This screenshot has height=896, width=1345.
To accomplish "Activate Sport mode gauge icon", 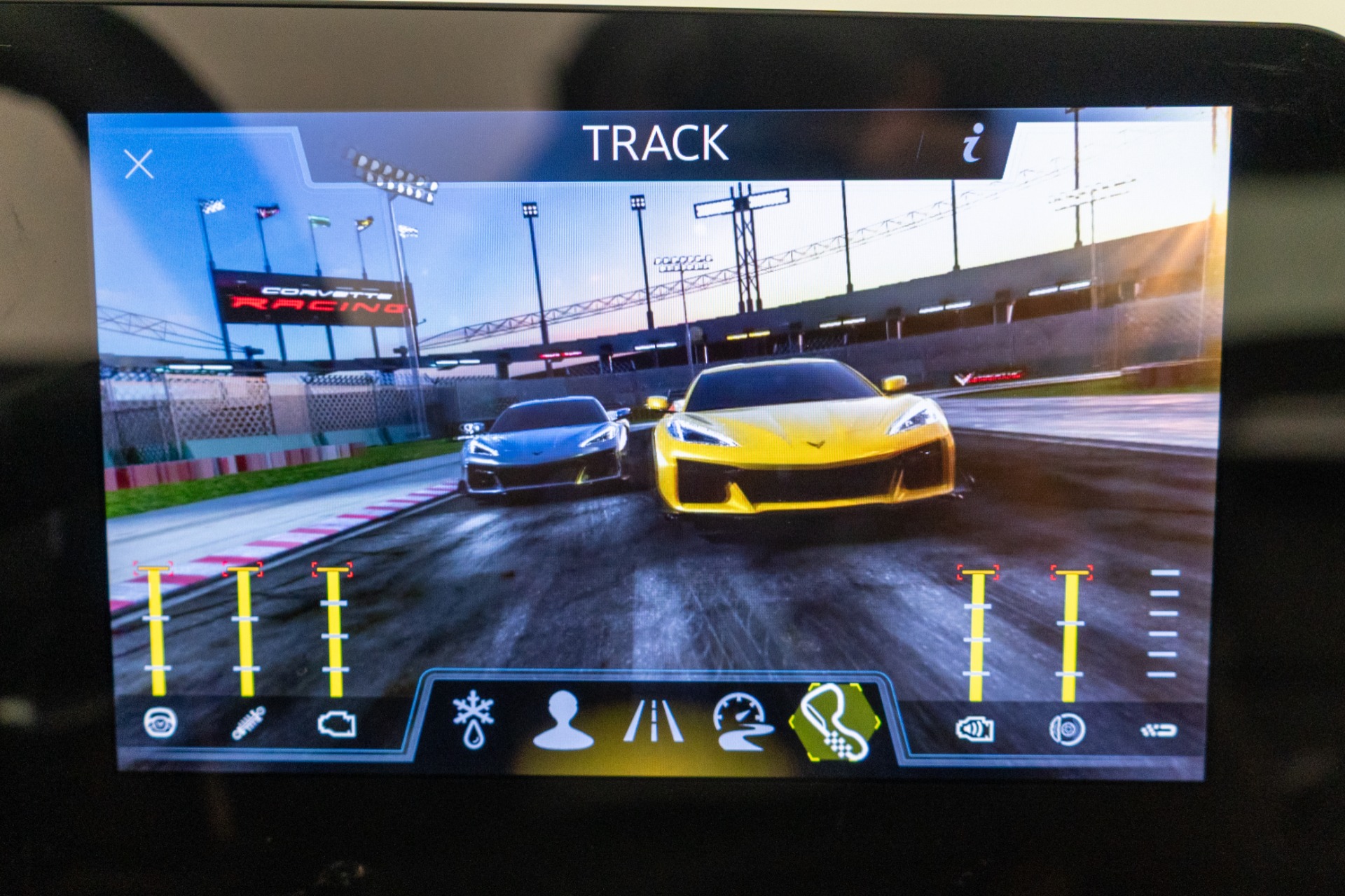I will tap(743, 722).
